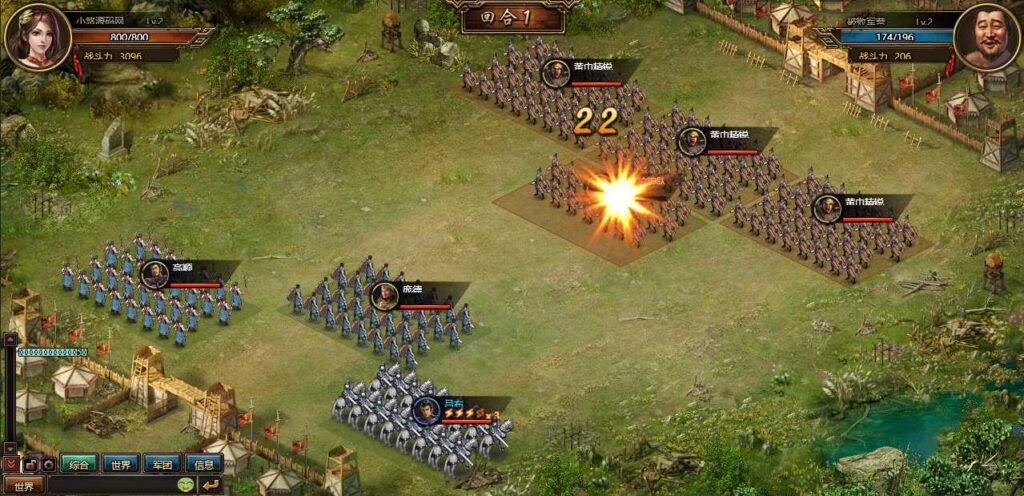Click the chat scrollbar down arrow
This screenshot has height=496, width=1024.
pos(10,447)
